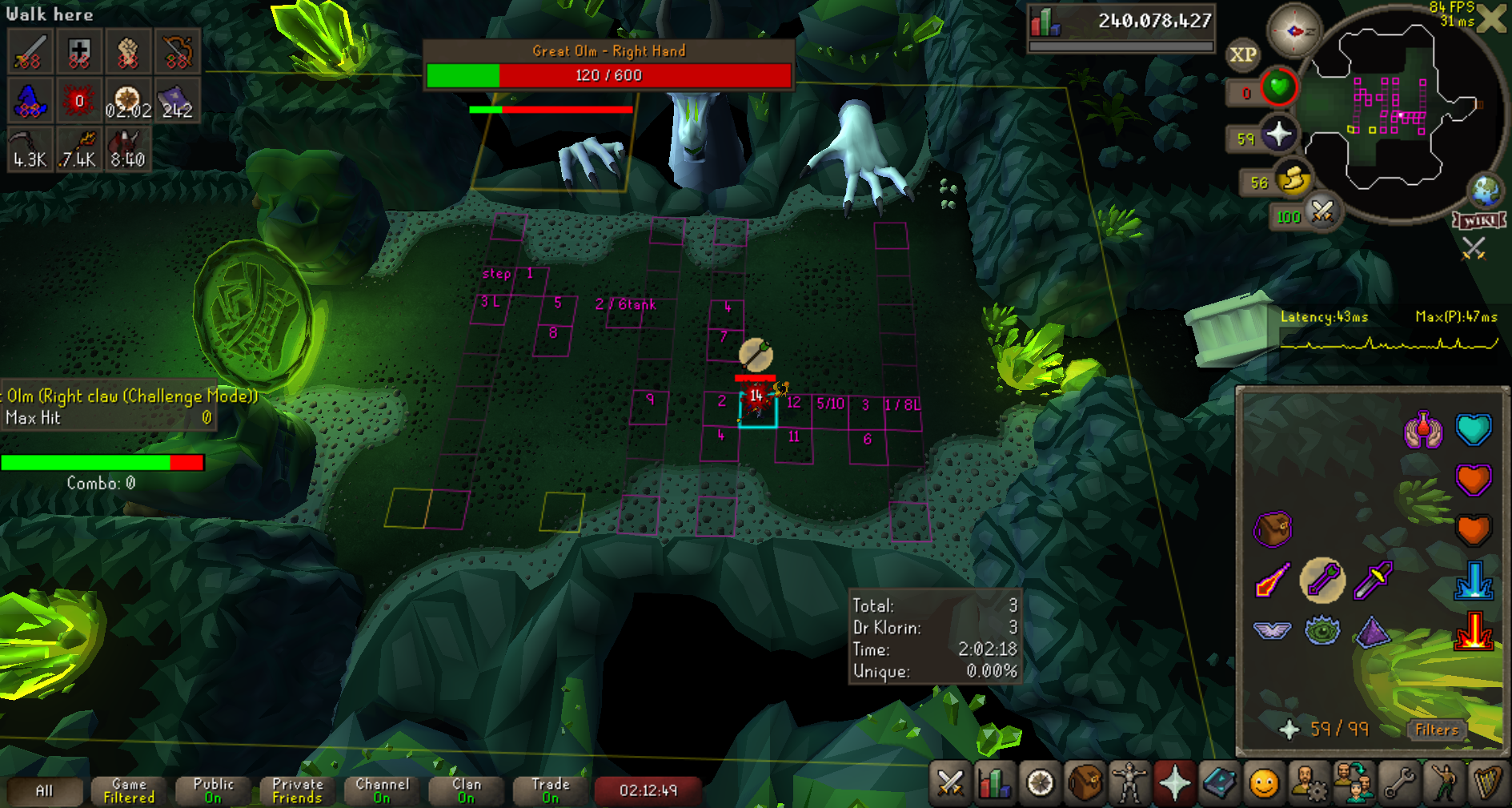
Task: Open the harp Music tab
Action: [1487, 782]
